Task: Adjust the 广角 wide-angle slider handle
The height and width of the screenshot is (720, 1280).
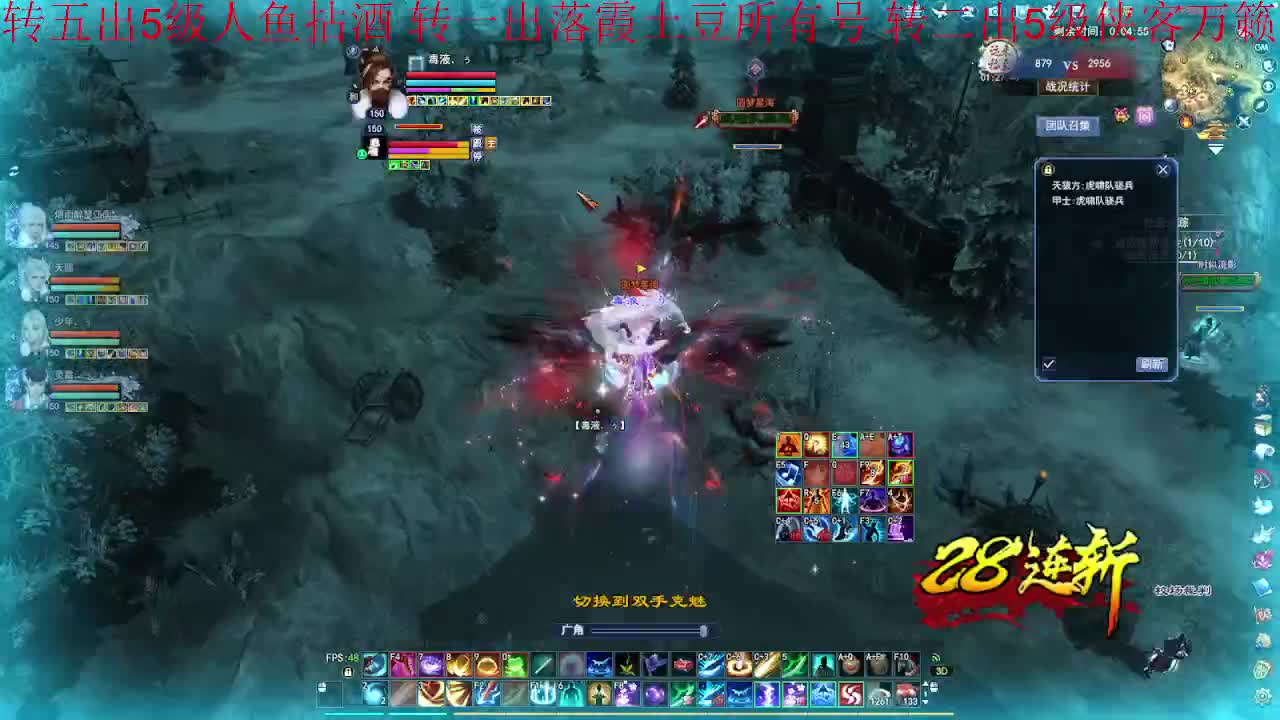Action: point(703,631)
